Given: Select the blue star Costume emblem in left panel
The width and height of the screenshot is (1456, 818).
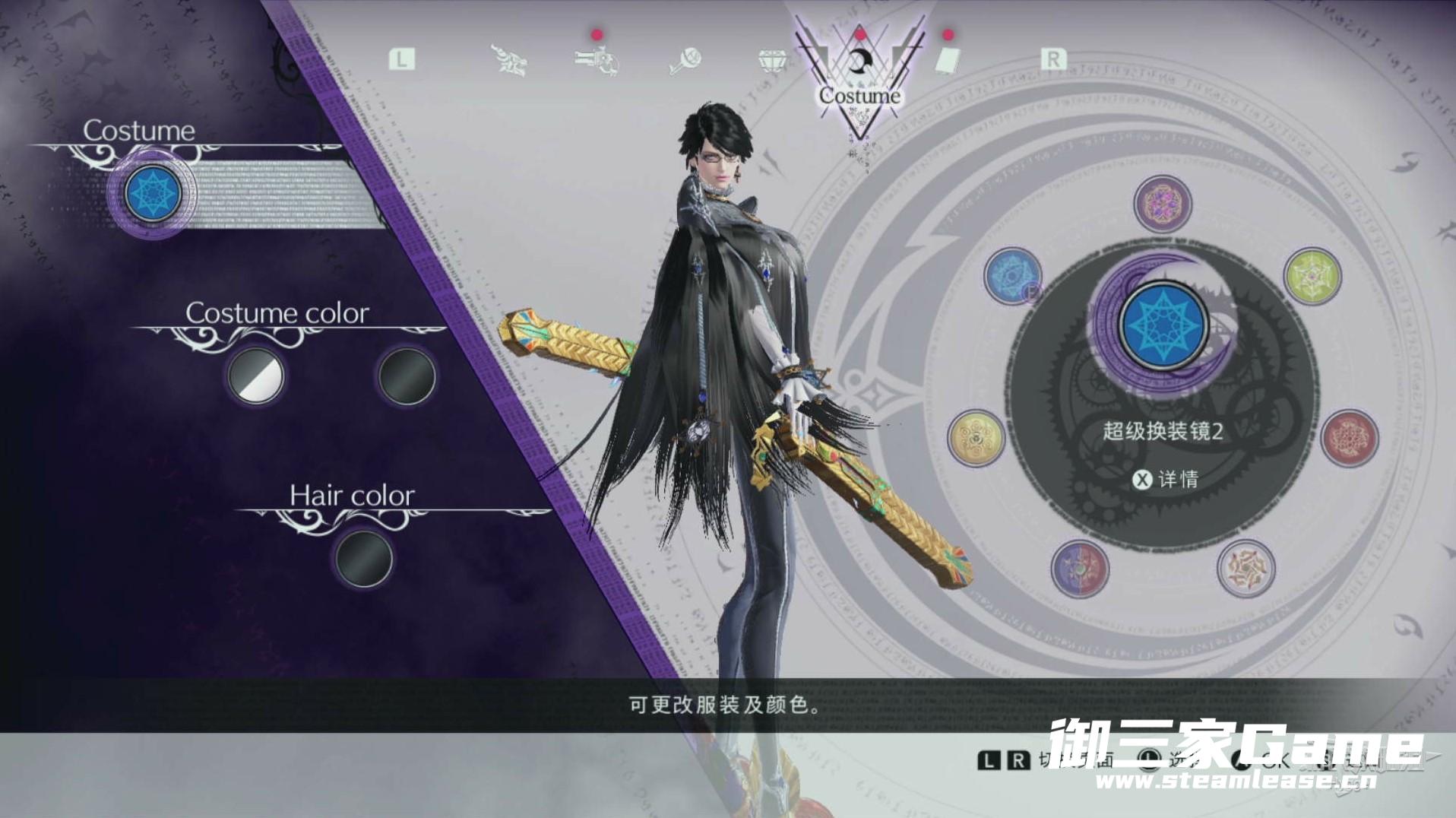Looking at the screenshot, I should point(152,193).
